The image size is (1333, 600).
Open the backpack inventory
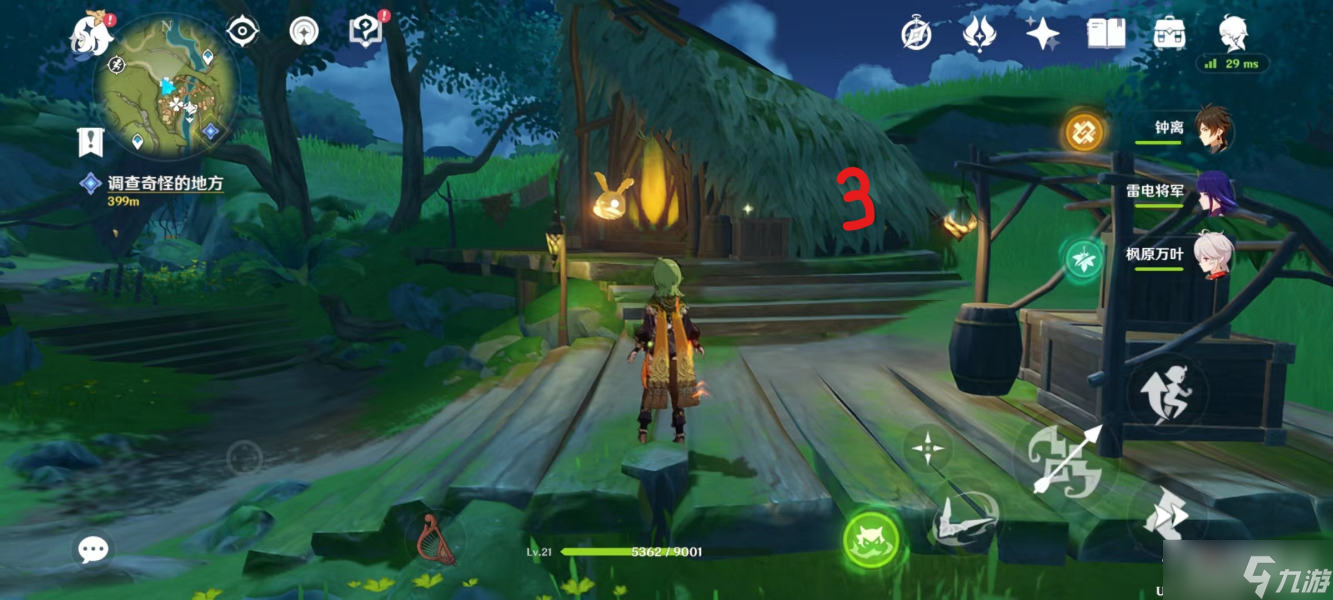pos(1168,34)
